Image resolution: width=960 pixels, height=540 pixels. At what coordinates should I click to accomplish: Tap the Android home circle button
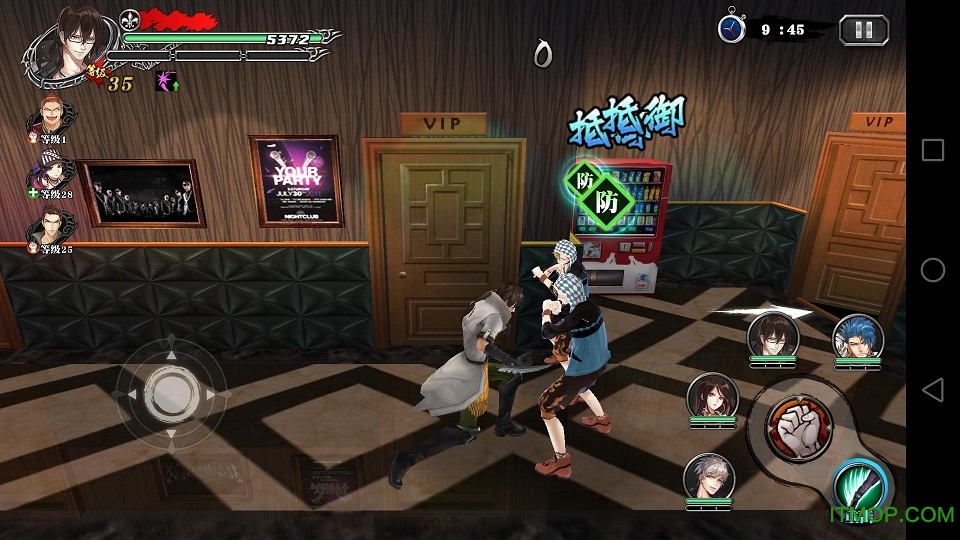932,269
